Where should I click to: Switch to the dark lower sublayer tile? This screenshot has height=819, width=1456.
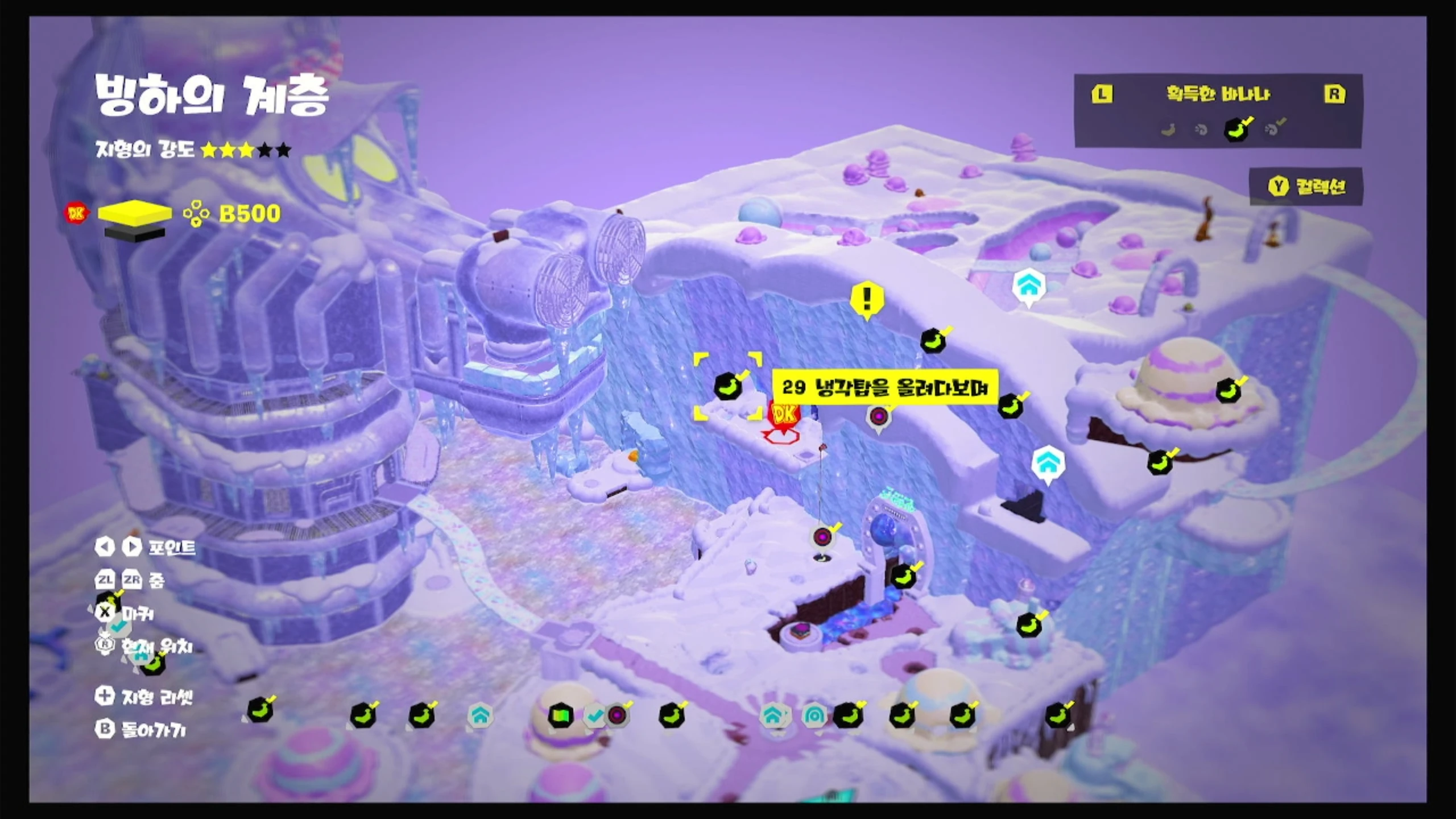(135, 233)
